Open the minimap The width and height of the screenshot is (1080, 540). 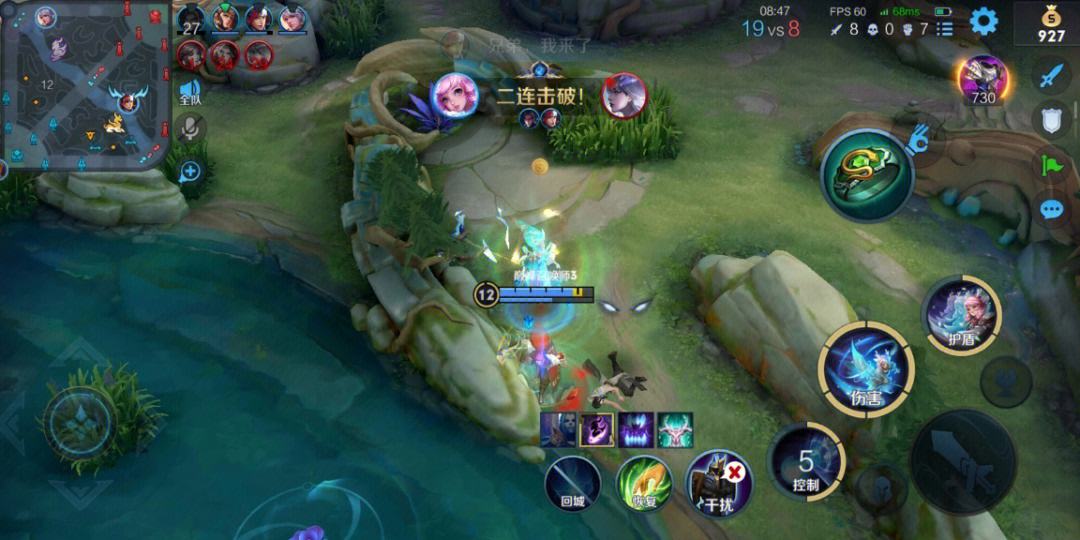pos(84,86)
